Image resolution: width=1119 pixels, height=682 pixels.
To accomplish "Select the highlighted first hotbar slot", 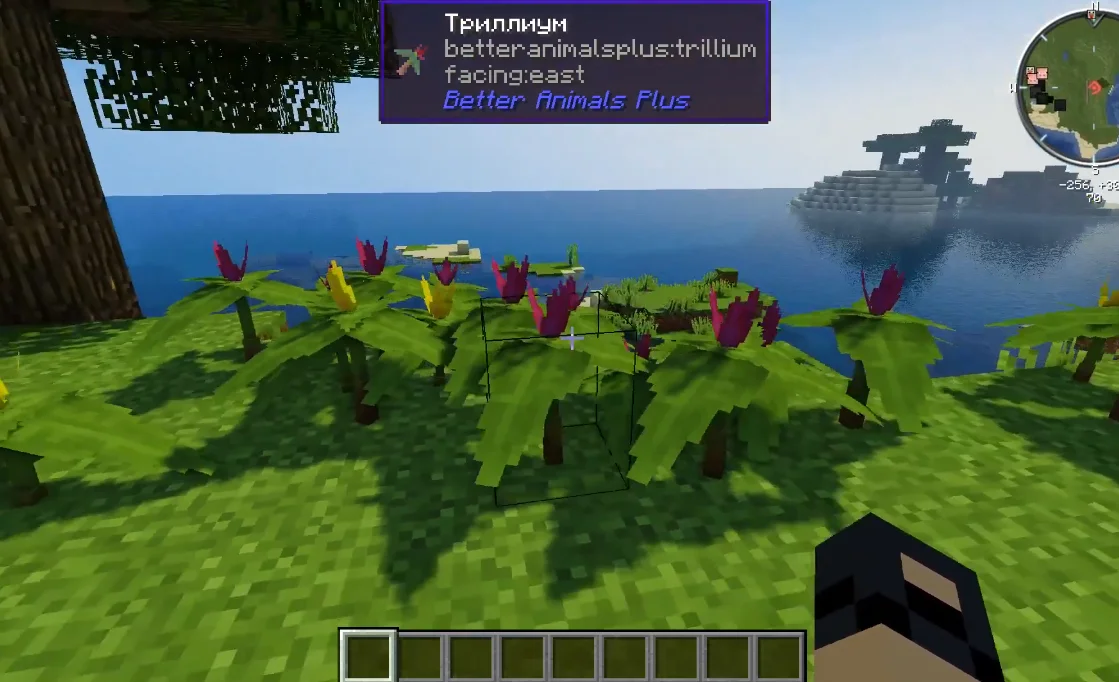I will (369, 657).
